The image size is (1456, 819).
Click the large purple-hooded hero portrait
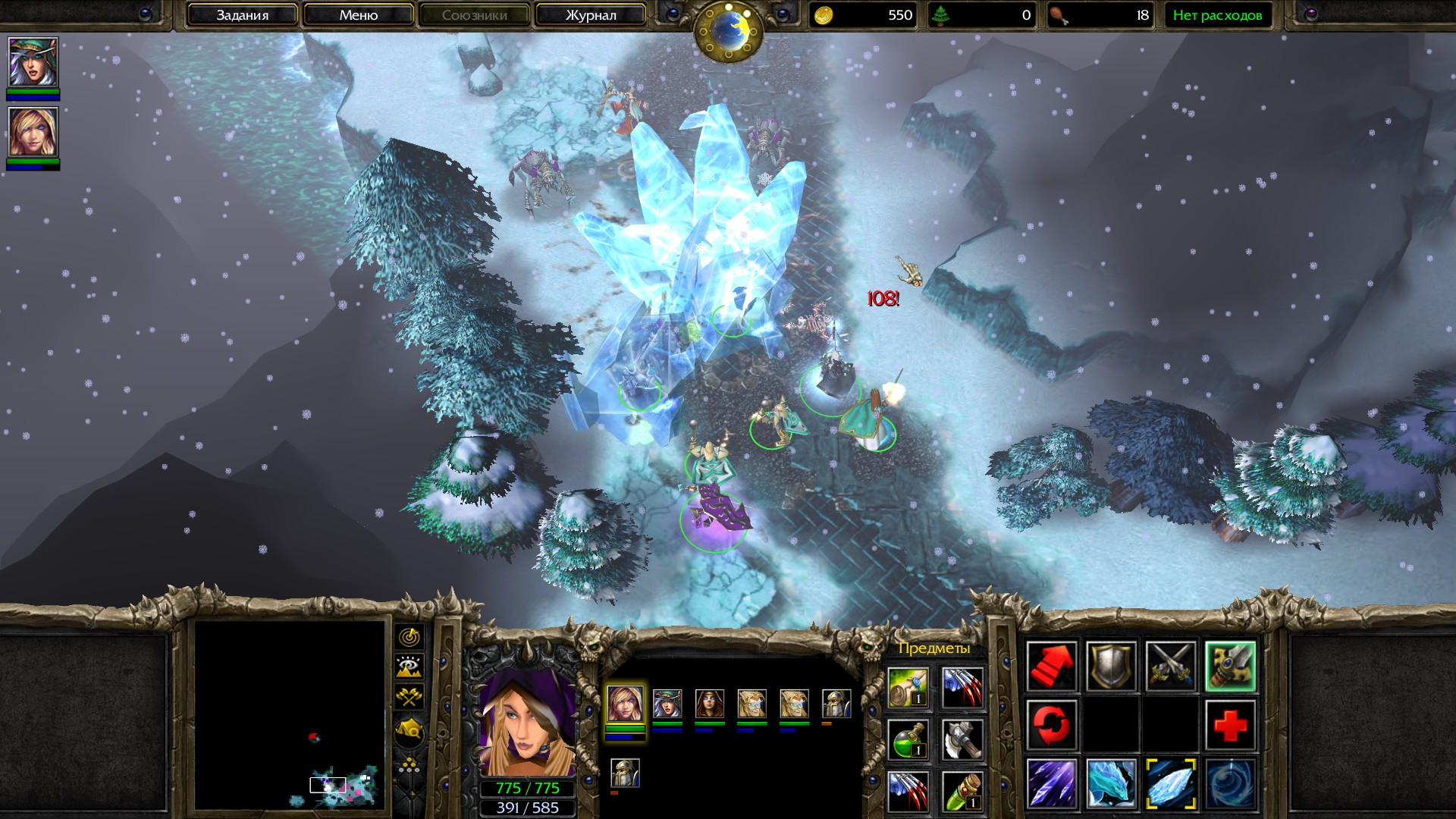point(526,720)
